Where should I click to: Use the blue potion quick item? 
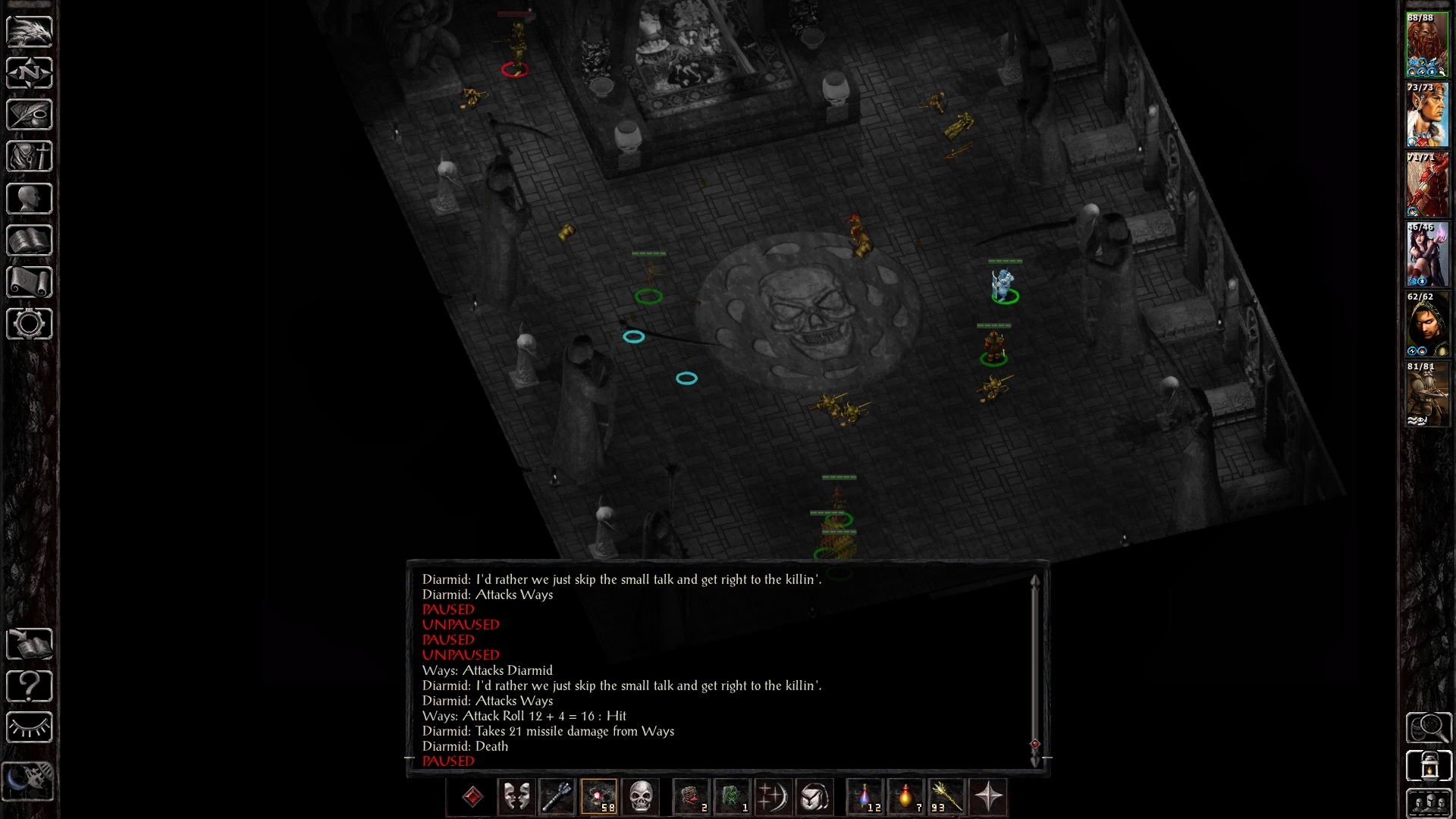[864, 797]
